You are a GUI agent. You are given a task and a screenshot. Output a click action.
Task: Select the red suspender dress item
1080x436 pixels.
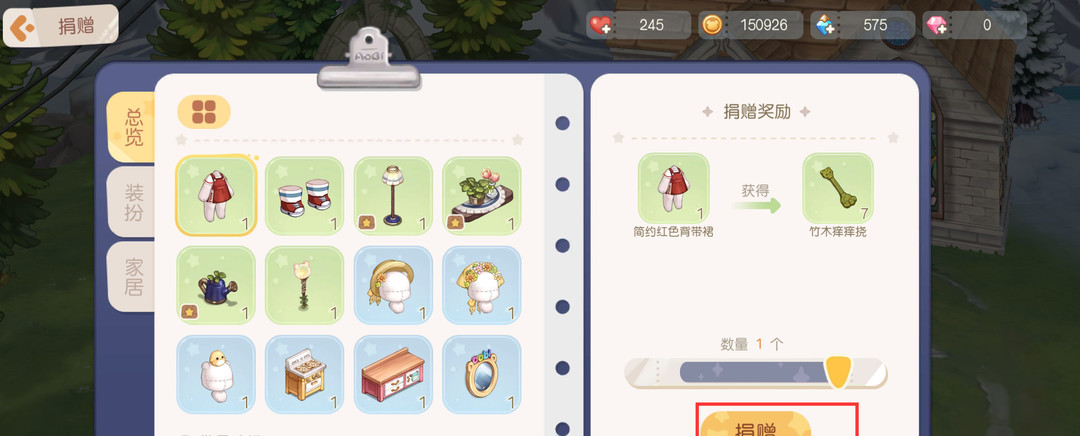pos(216,196)
